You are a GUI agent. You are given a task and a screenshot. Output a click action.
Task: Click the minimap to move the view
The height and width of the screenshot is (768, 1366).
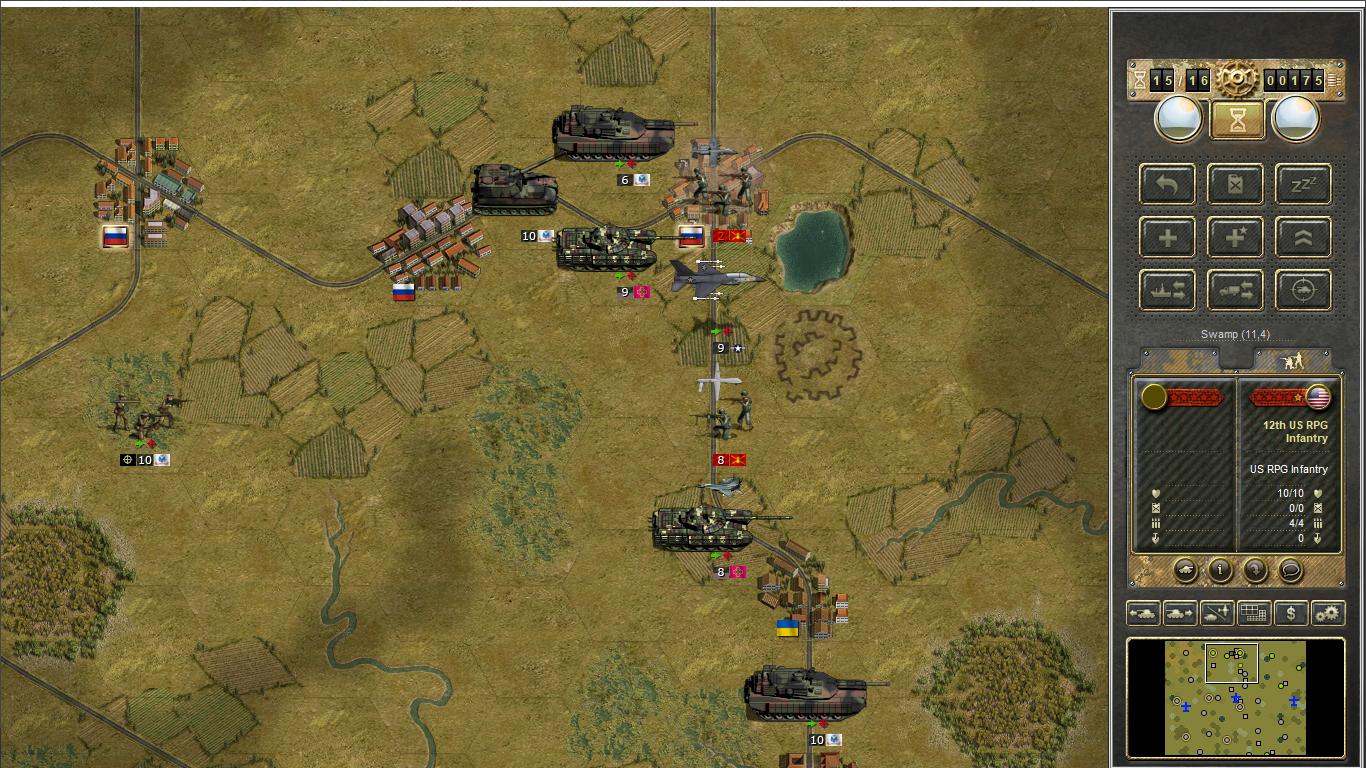[1235, 698]
